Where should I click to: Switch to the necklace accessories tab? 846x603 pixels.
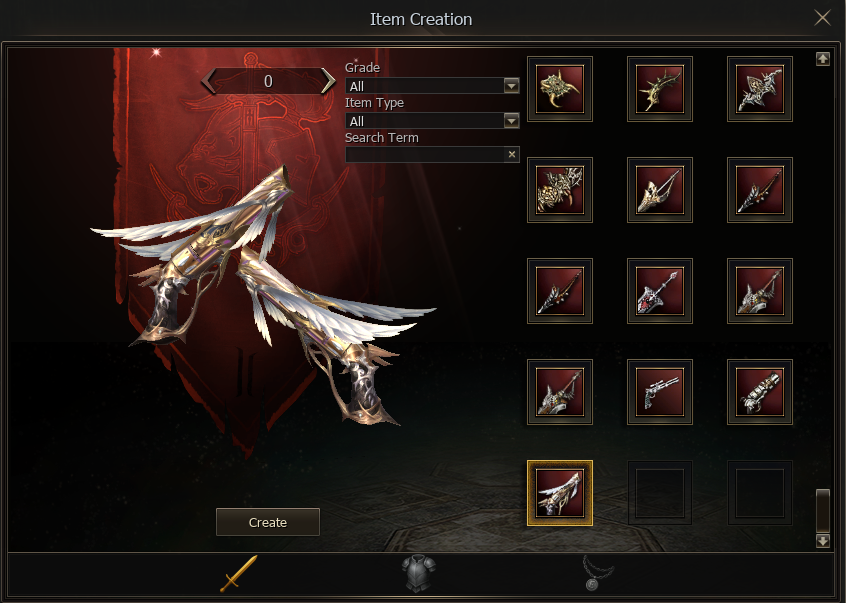[598, 573]
